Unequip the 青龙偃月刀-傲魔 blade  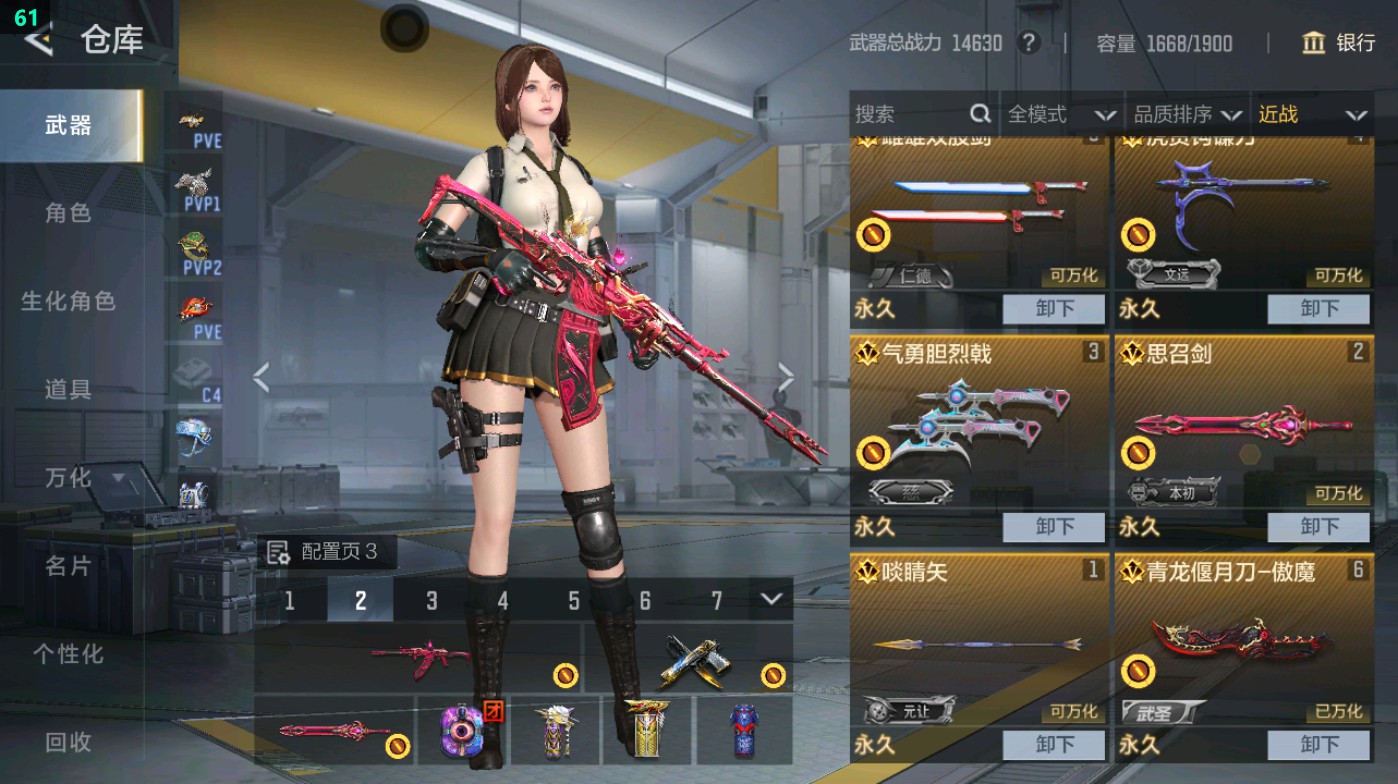[1318, 745]
